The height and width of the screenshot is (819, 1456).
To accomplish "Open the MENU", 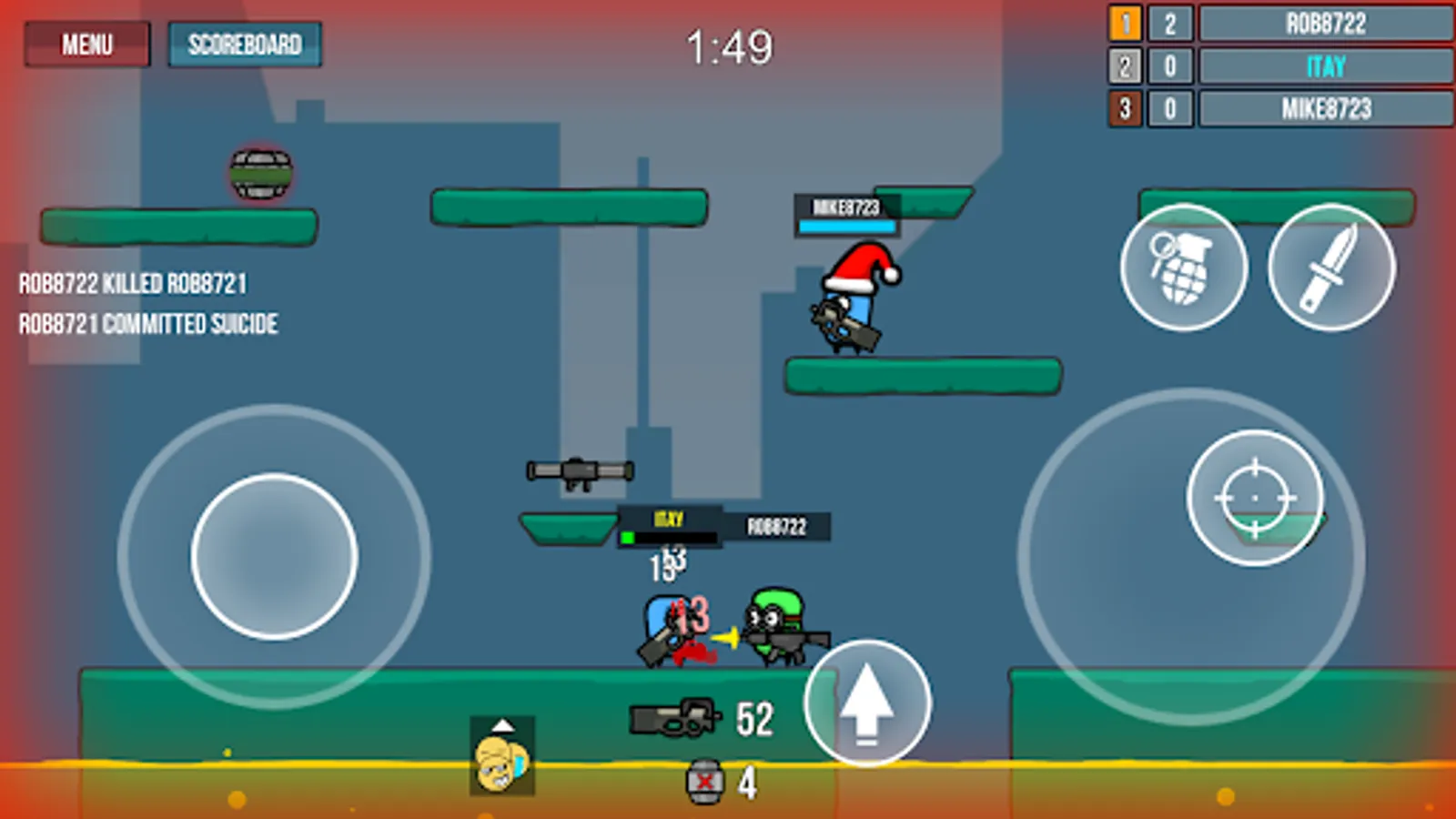I will click(86, 44).
